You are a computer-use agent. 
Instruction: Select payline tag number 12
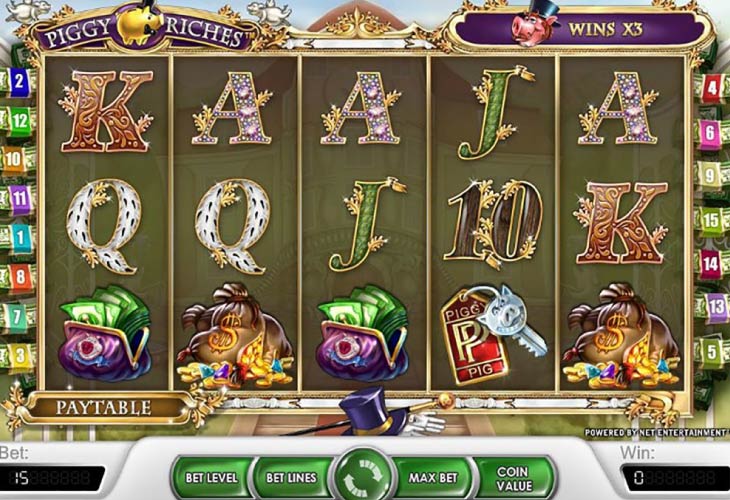[x=20, y=120]
